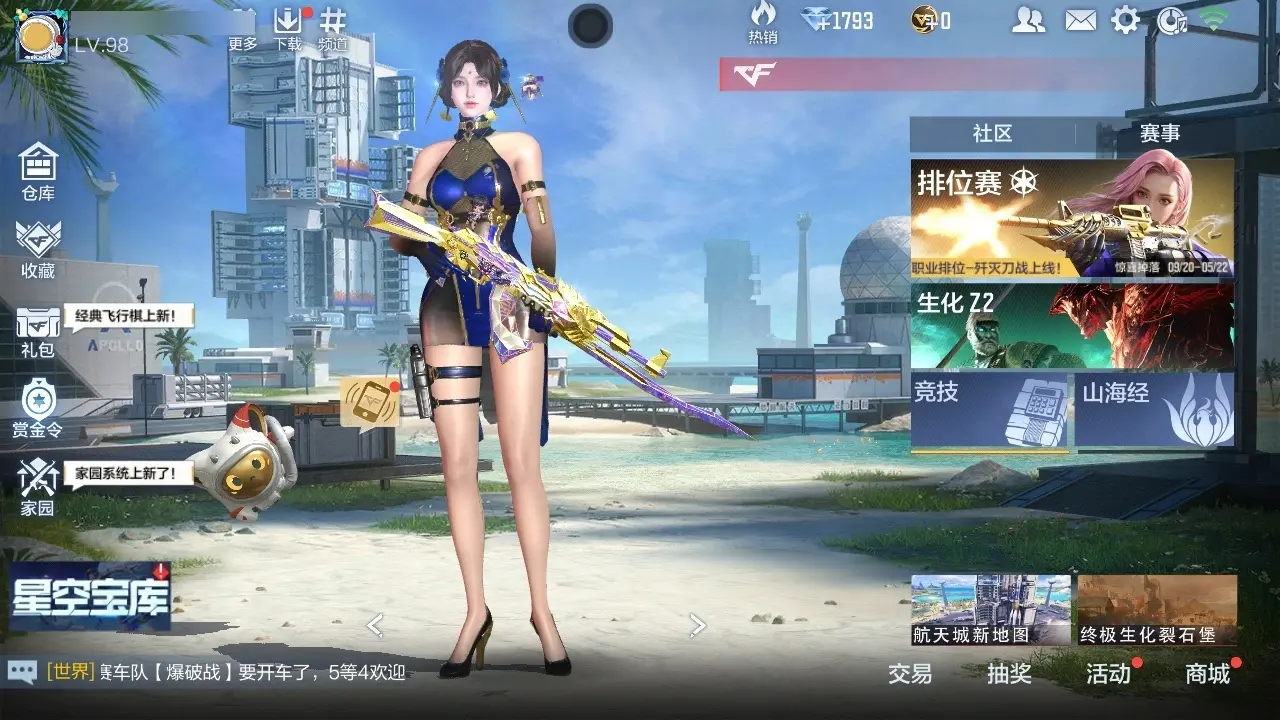Enter the 家园 home system

(x=38, y=488)
